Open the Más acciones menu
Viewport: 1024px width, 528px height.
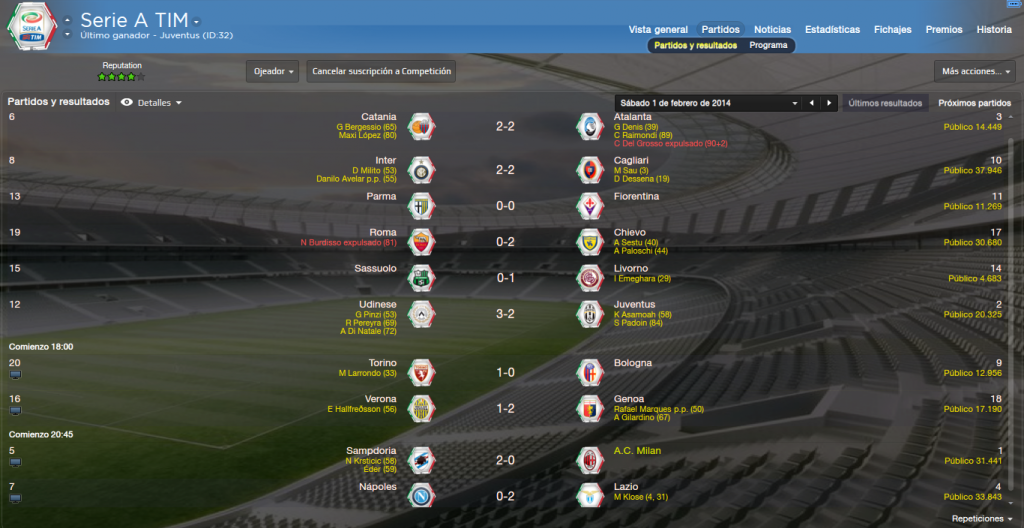[x=973, y=71]
